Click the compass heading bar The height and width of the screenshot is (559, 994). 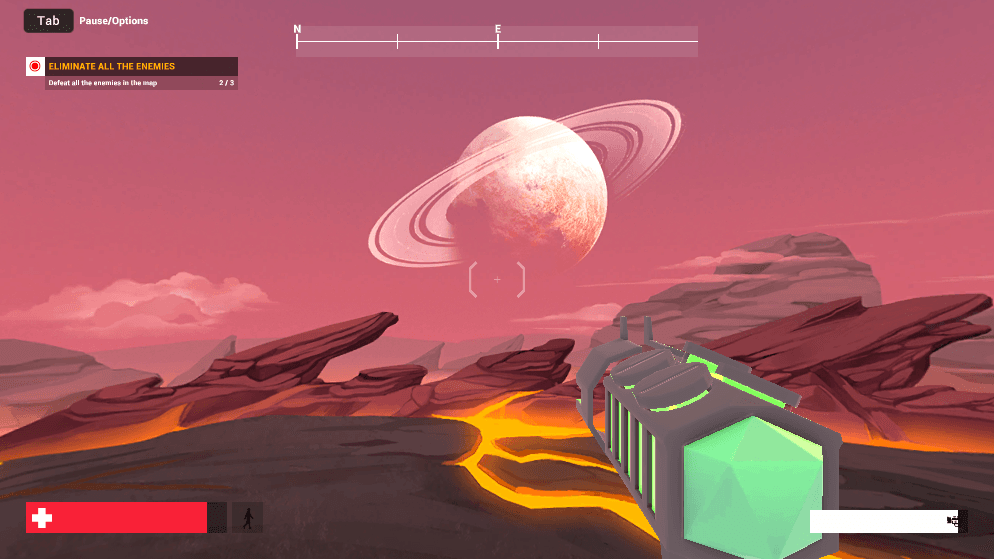497,41
